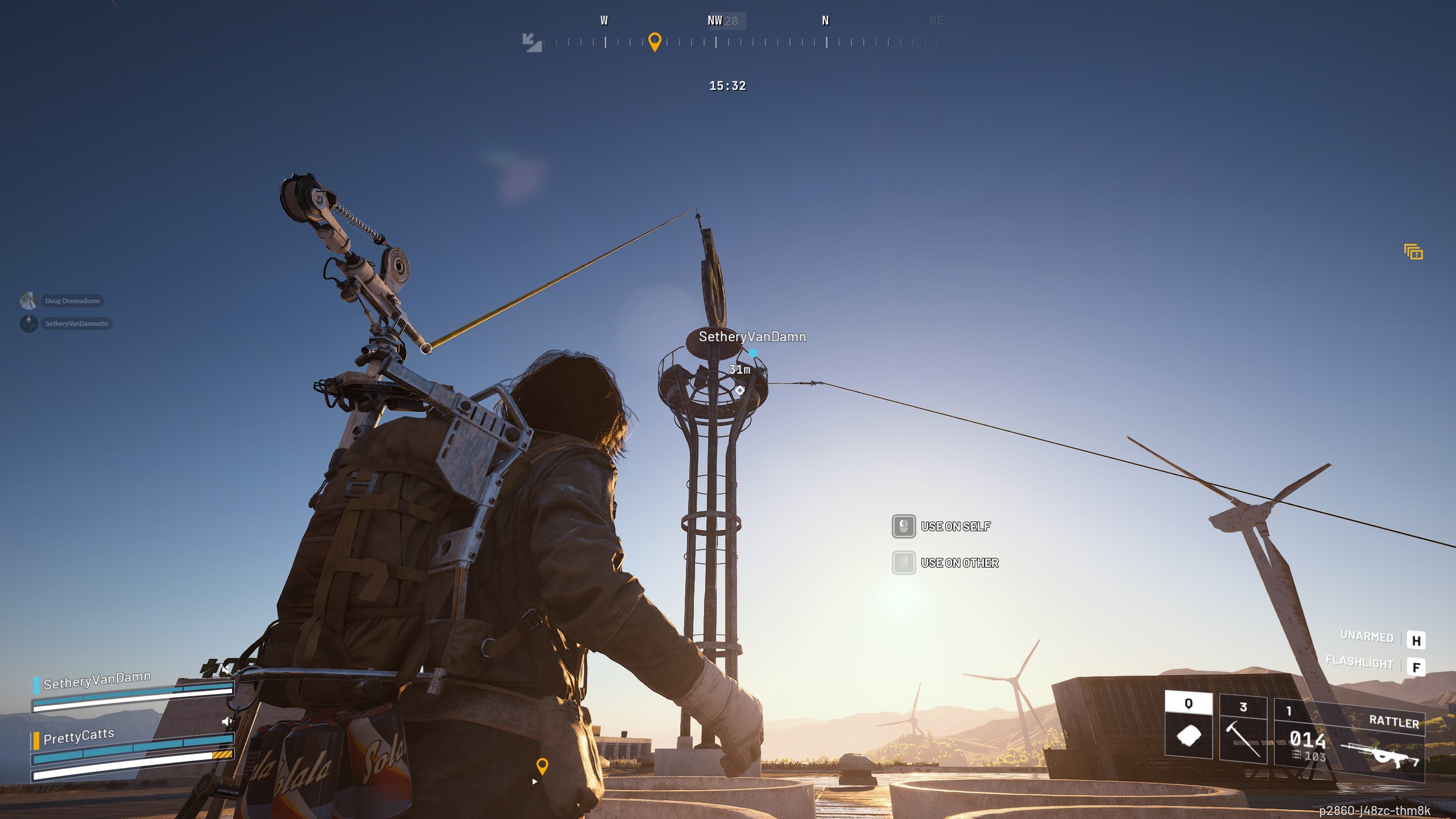The image size is (1456, 819).
Task: Select PrettyCatts in the squad list
Action: click(78, 737)
